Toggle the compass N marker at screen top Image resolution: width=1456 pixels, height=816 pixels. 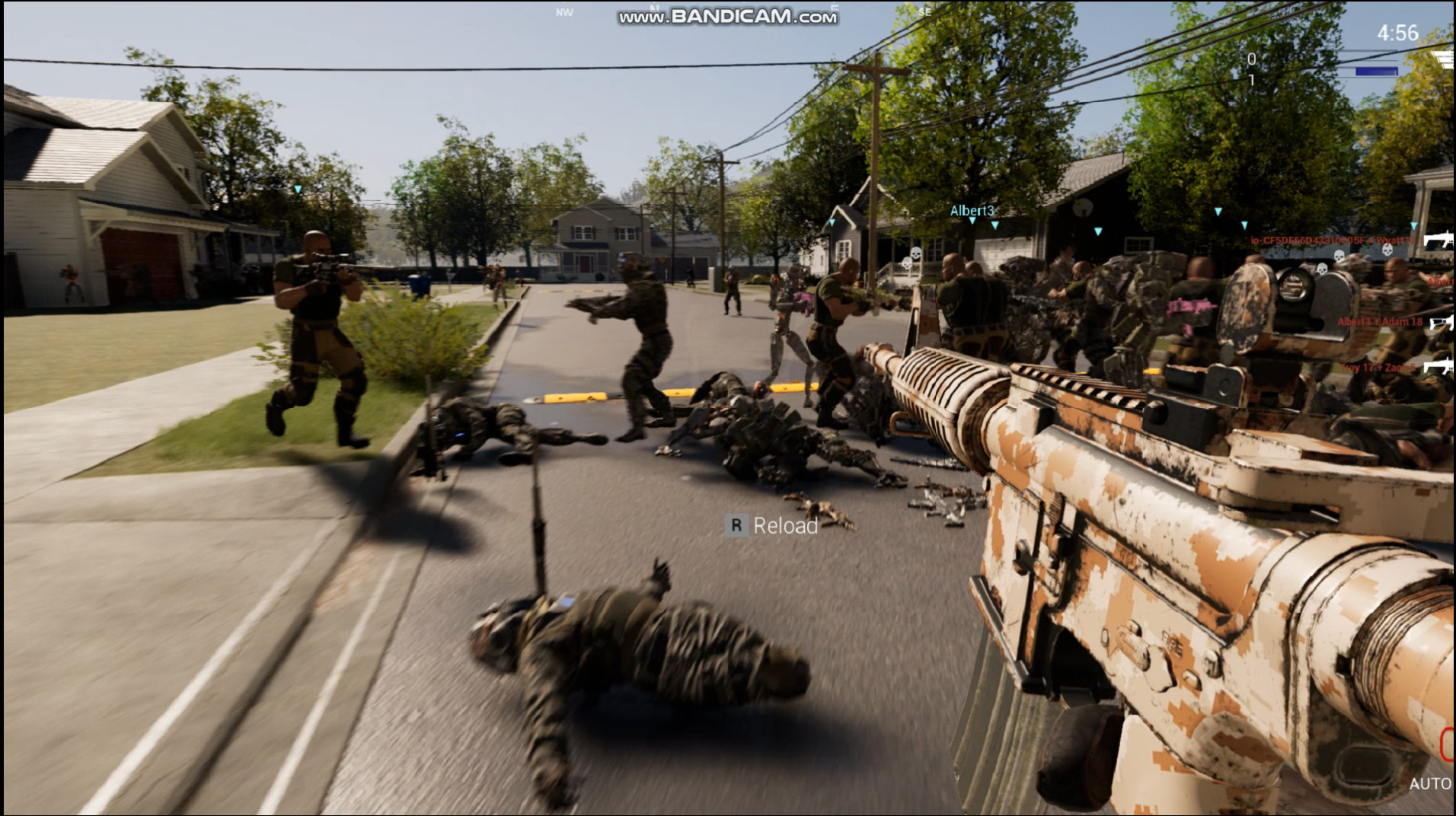653,8
